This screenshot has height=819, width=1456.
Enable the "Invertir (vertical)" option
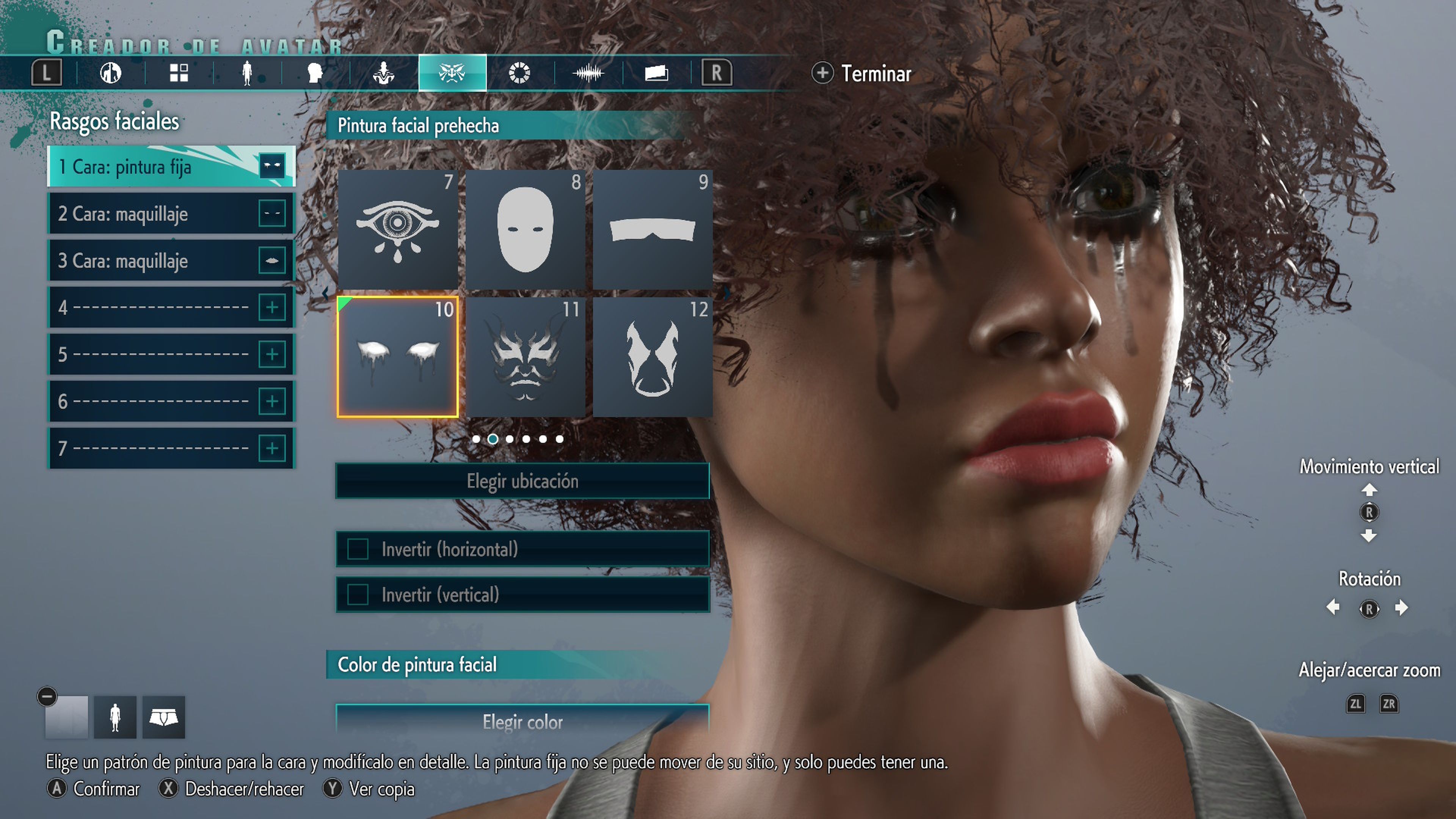358,595
